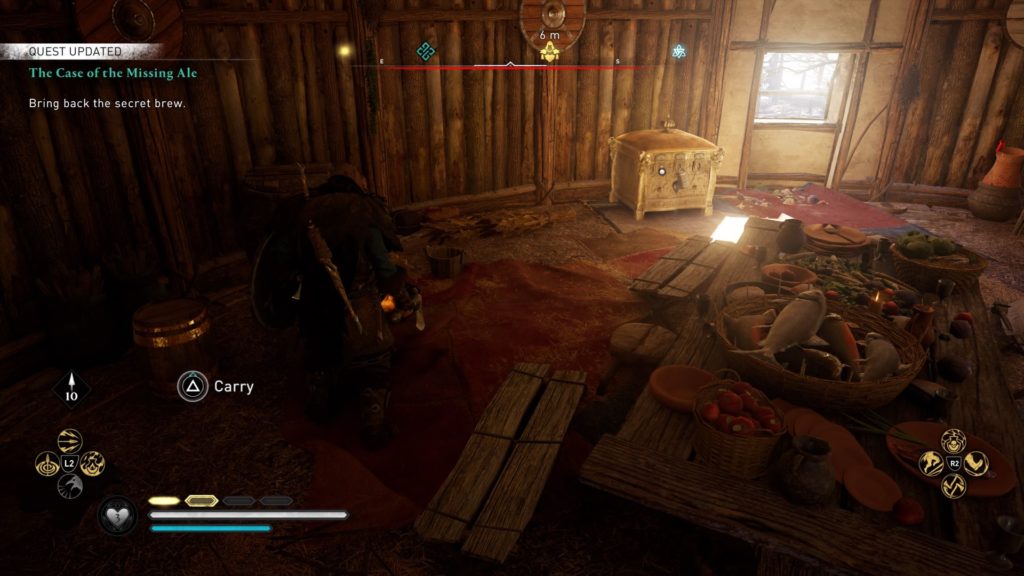1024x576 pixels.
Task: Activate the boot kick melee ability
Action: point(977,463)
